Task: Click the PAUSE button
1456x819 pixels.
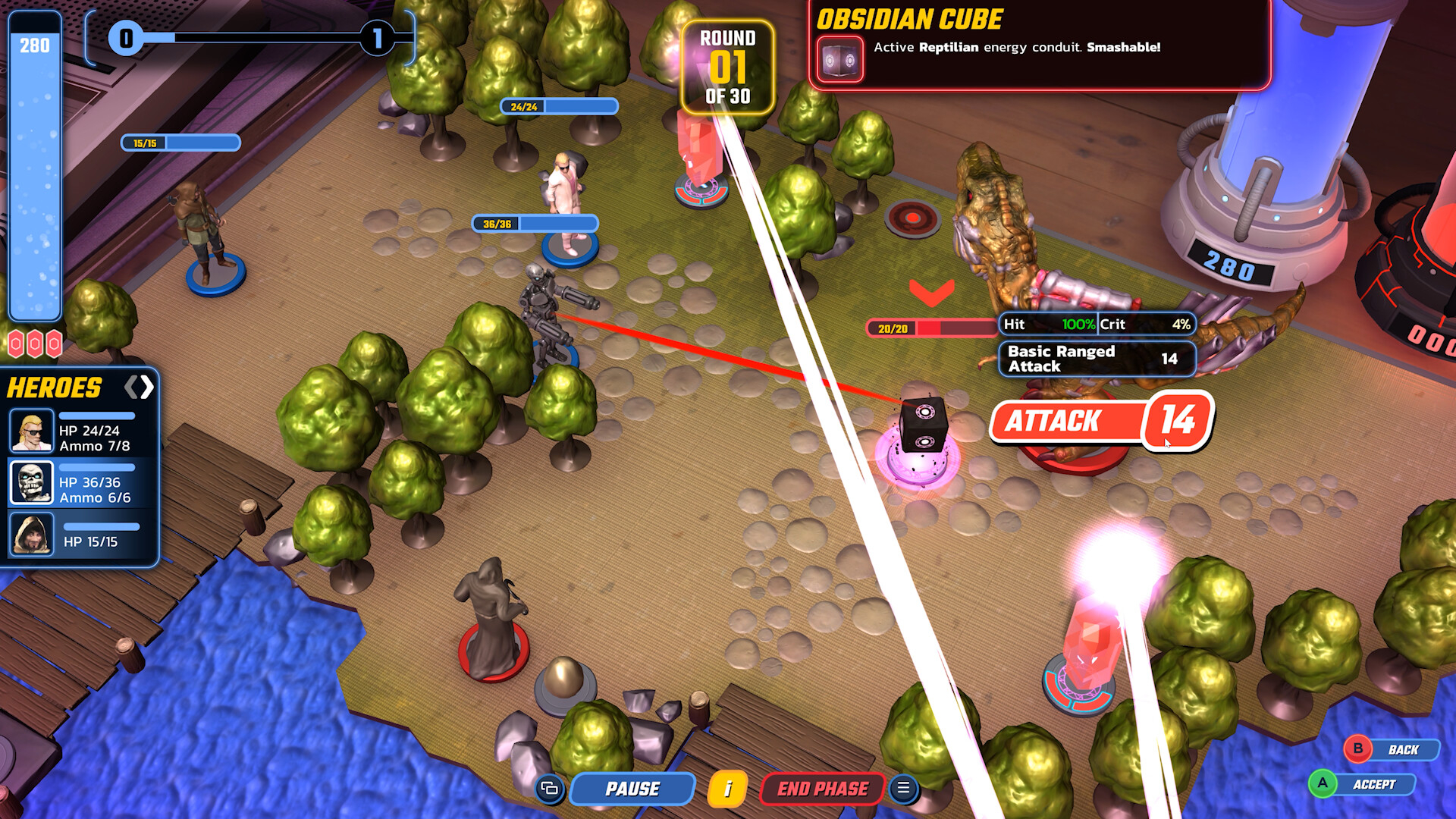Action: point(632,789)
